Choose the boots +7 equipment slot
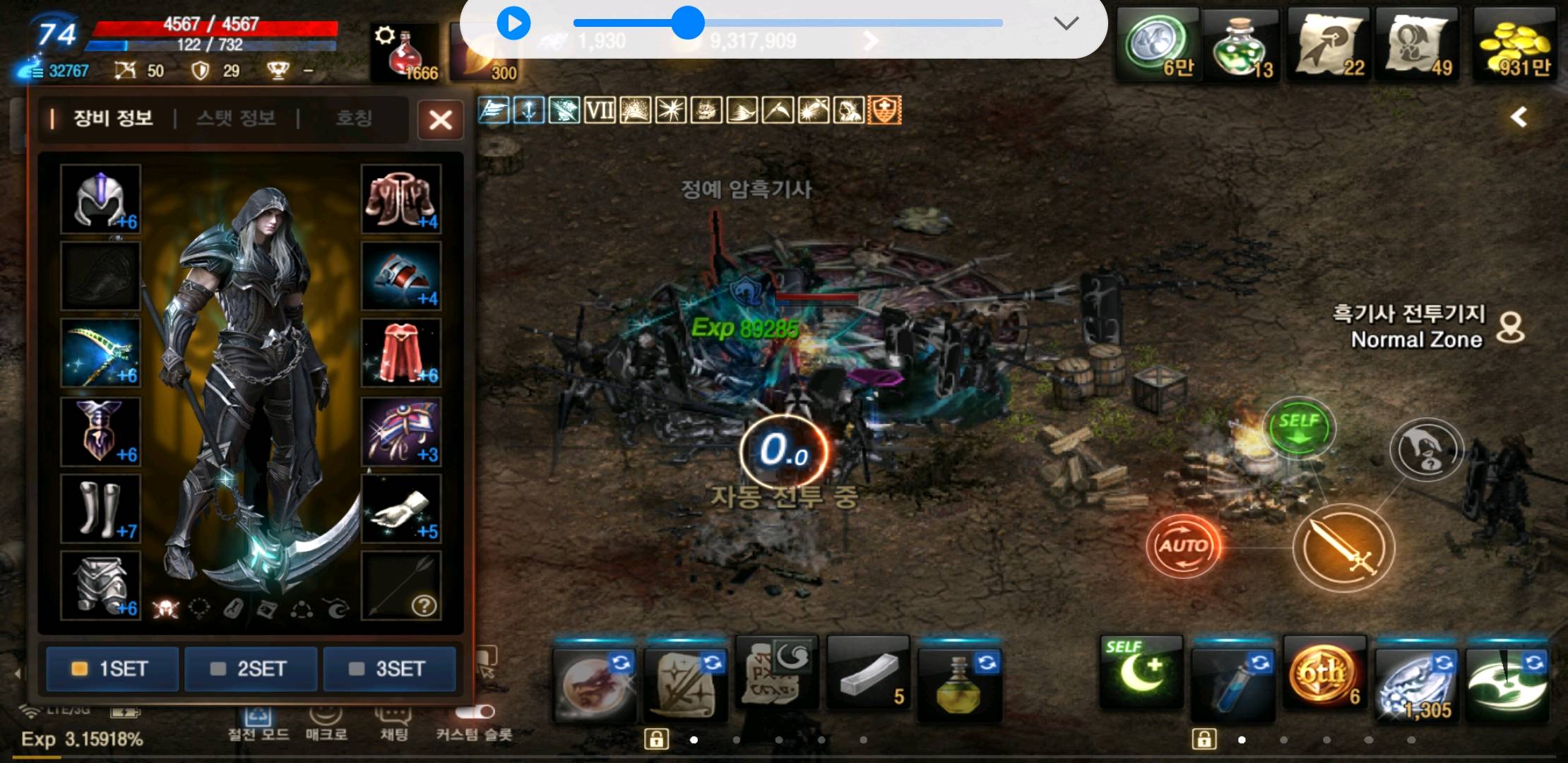 pyautogui.click(x=100, y=508)
